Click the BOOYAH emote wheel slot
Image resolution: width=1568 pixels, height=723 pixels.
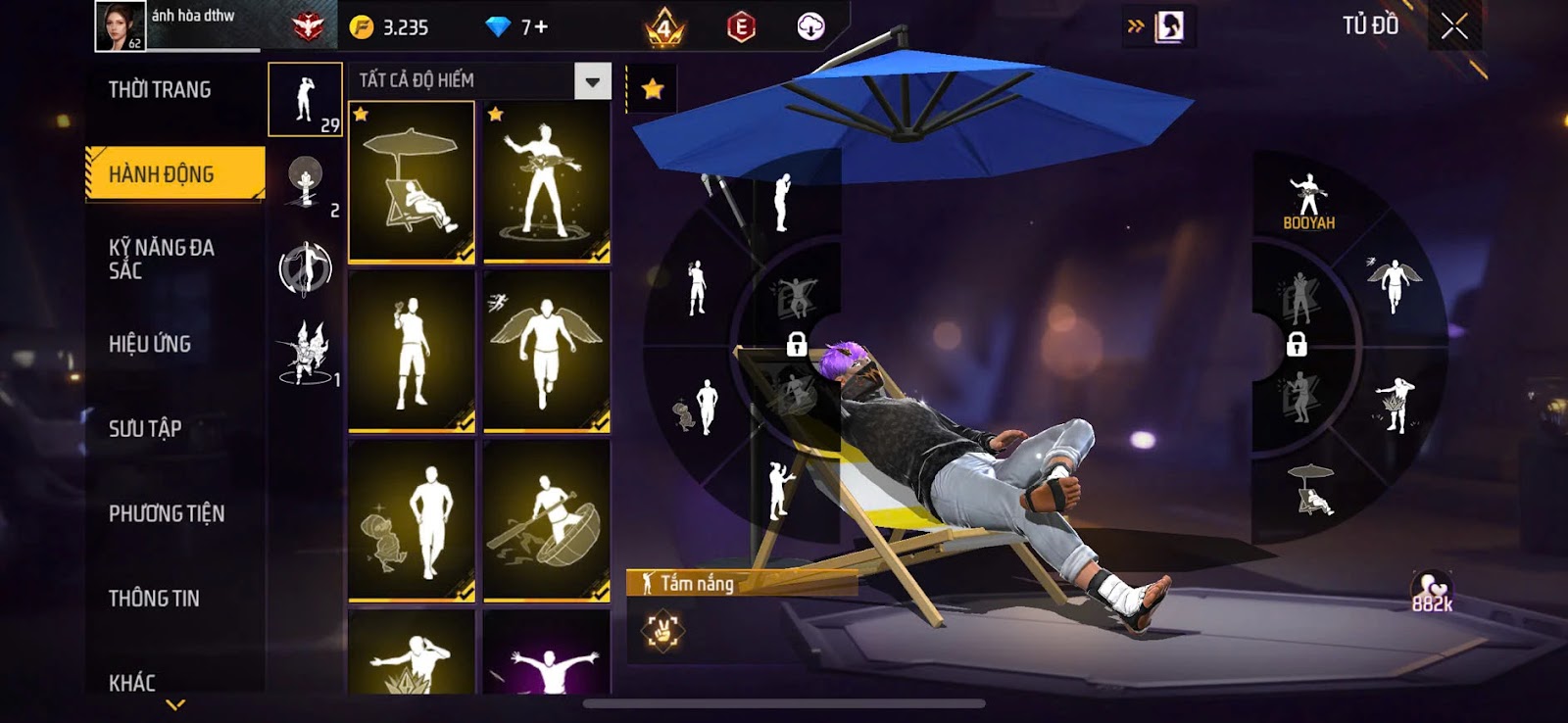click(x=1308, y=202)
